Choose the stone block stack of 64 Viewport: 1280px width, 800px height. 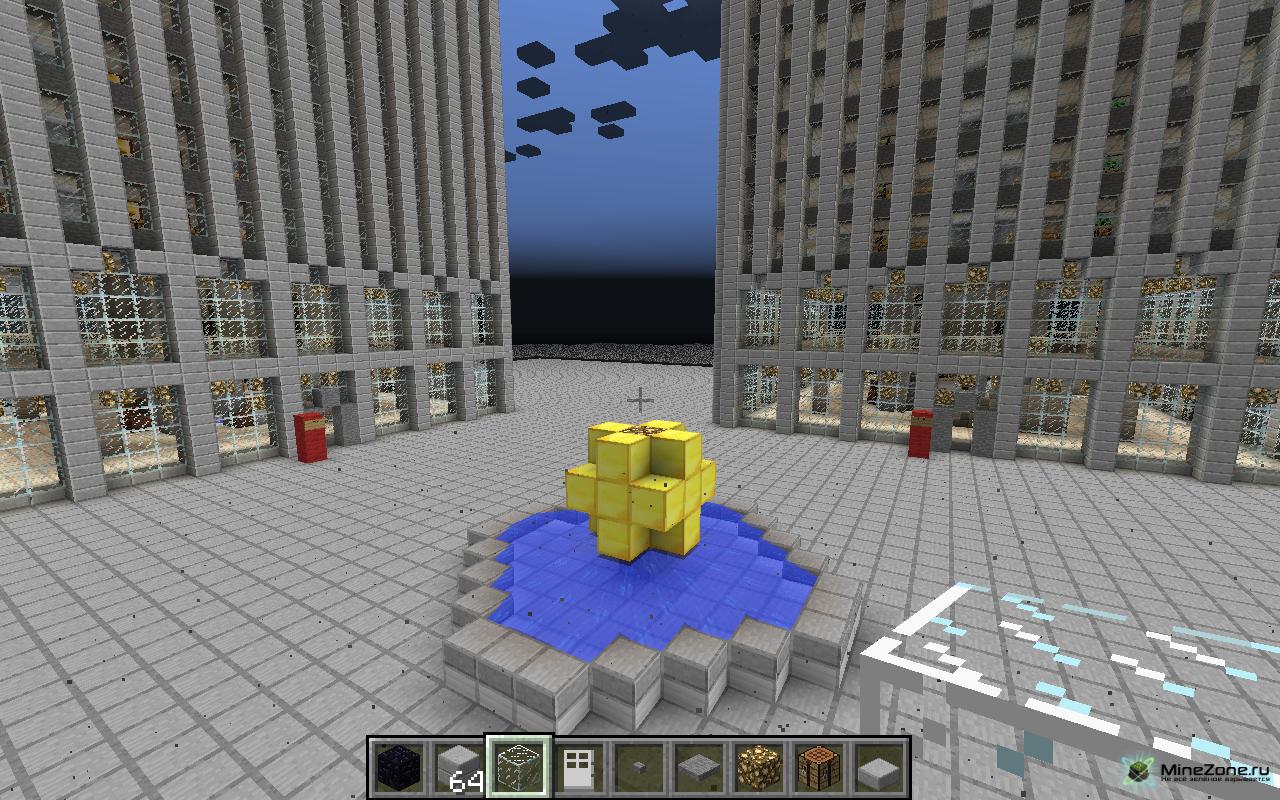(x=458, y=767)
